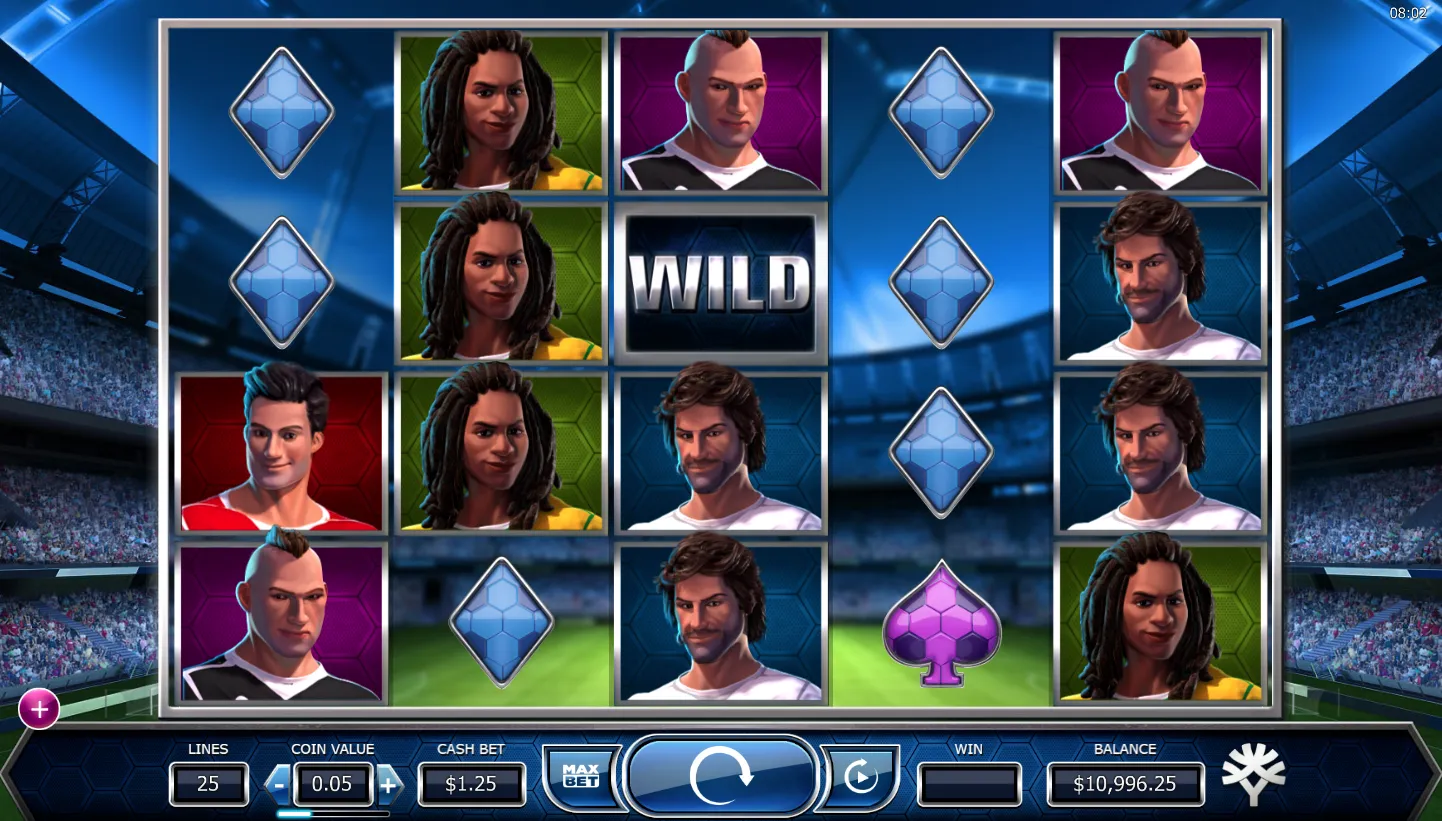Decrease the coin value with minus
1442x821 pixels.
279,785
